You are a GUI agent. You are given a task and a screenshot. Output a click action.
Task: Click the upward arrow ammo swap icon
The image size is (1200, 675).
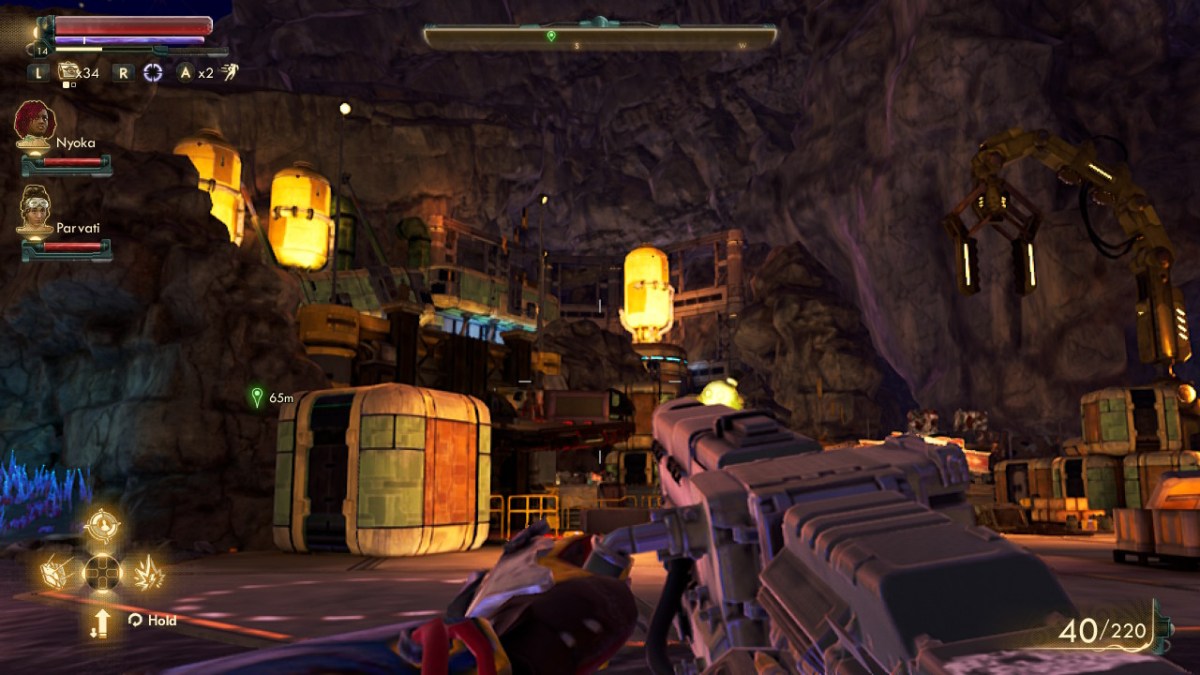point(101,622)
